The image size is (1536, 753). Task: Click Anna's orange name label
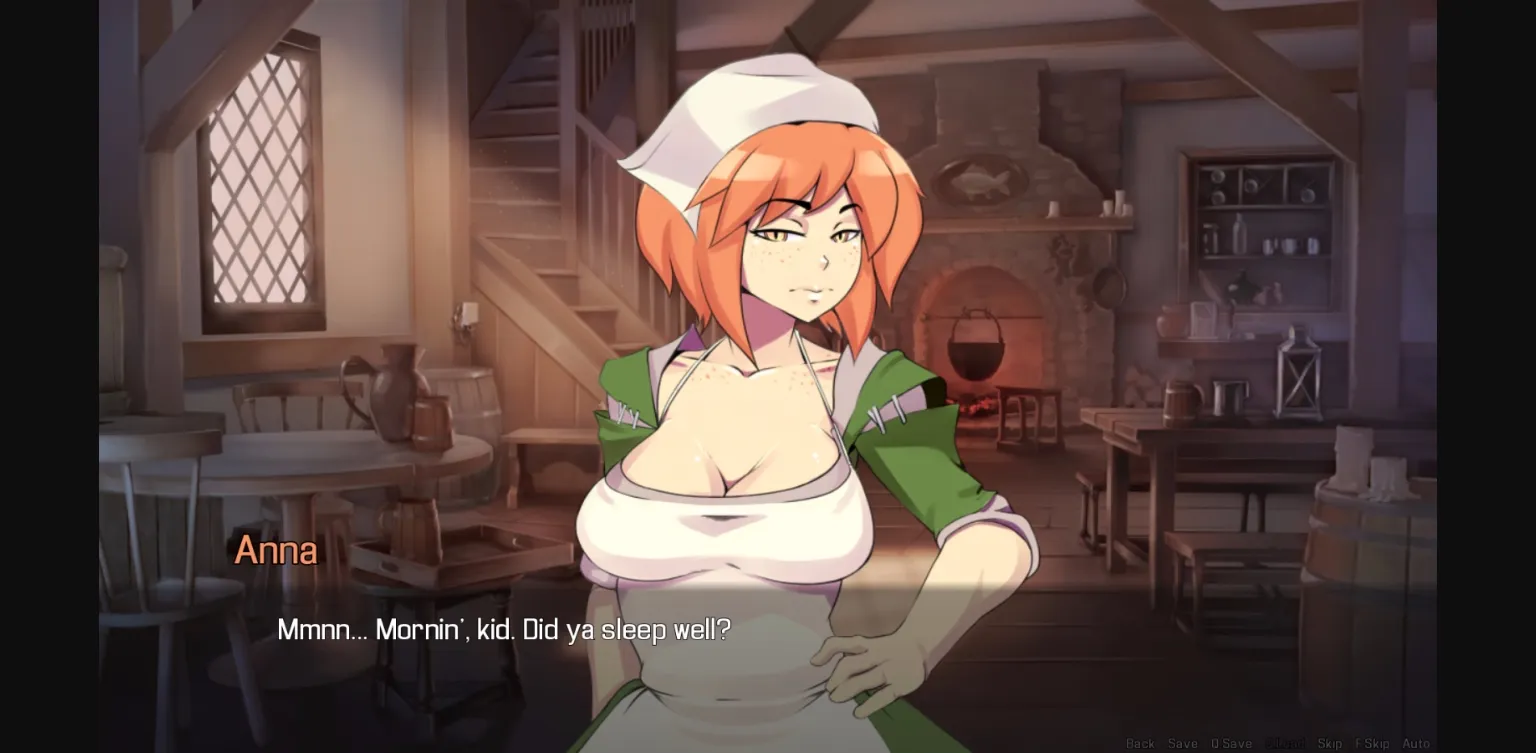pos(275,550)
